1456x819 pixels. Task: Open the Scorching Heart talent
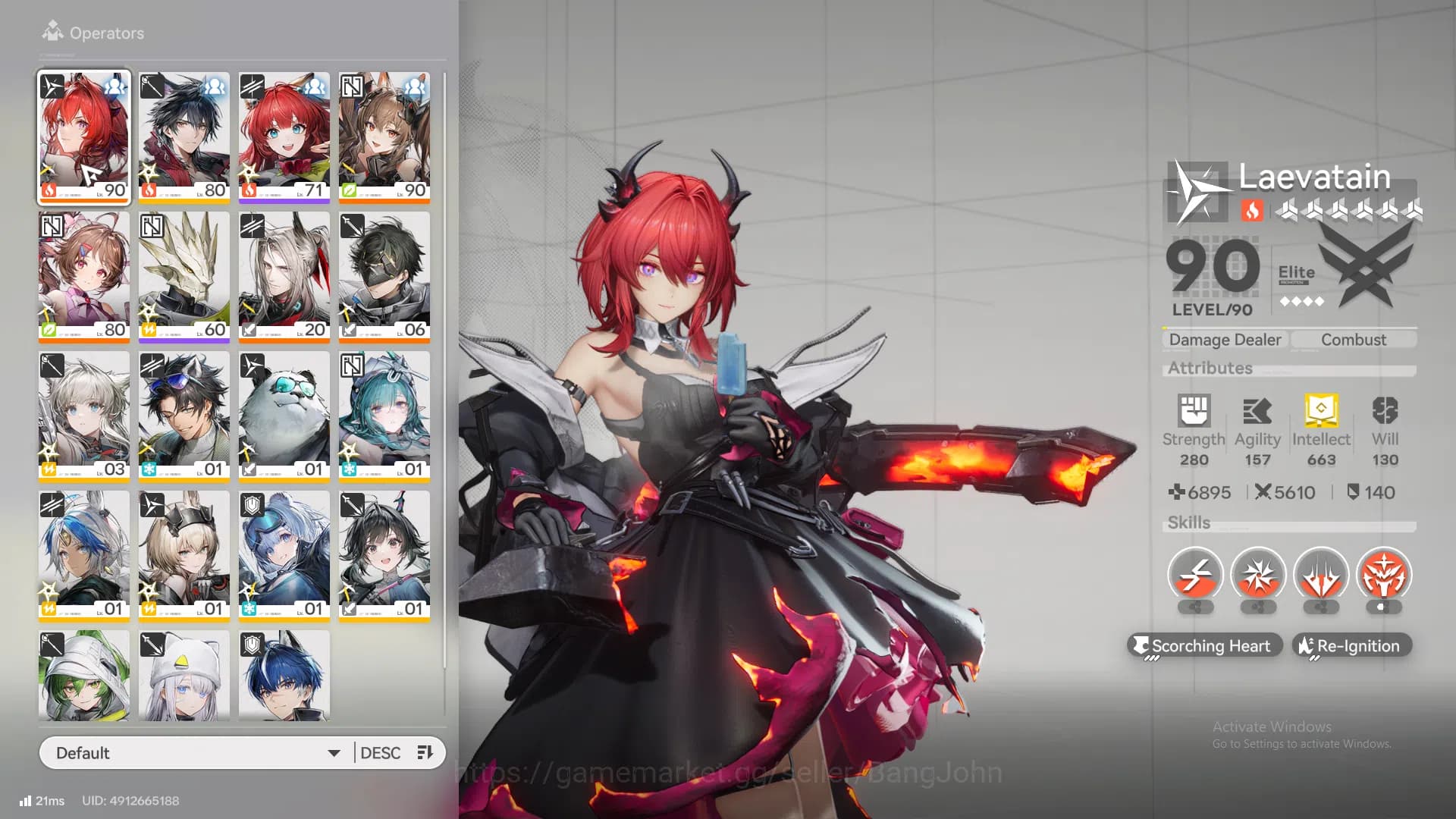tap(1205, 645)
